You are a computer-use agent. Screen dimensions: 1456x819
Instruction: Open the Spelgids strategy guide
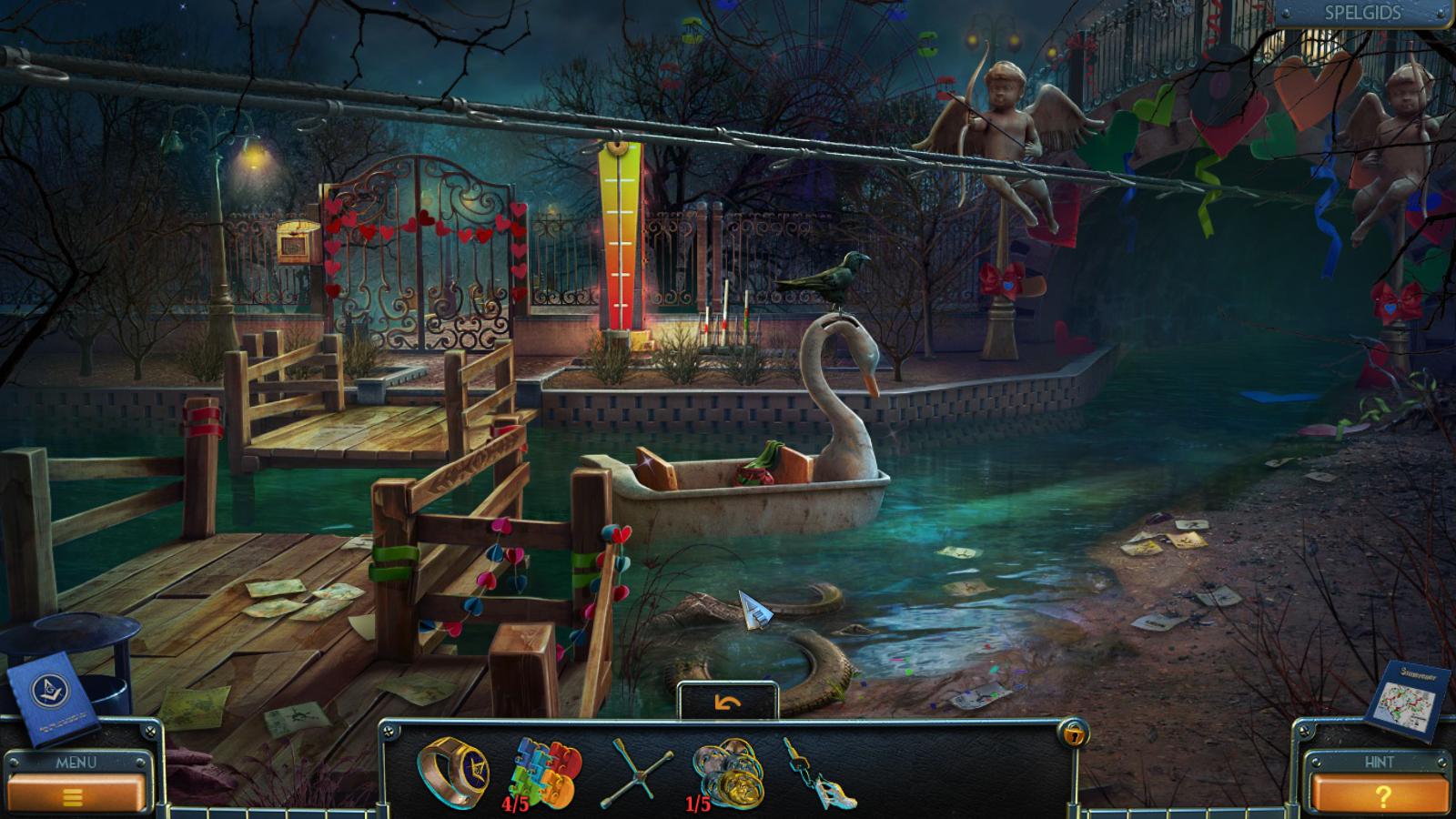[x=1362, y=14]
